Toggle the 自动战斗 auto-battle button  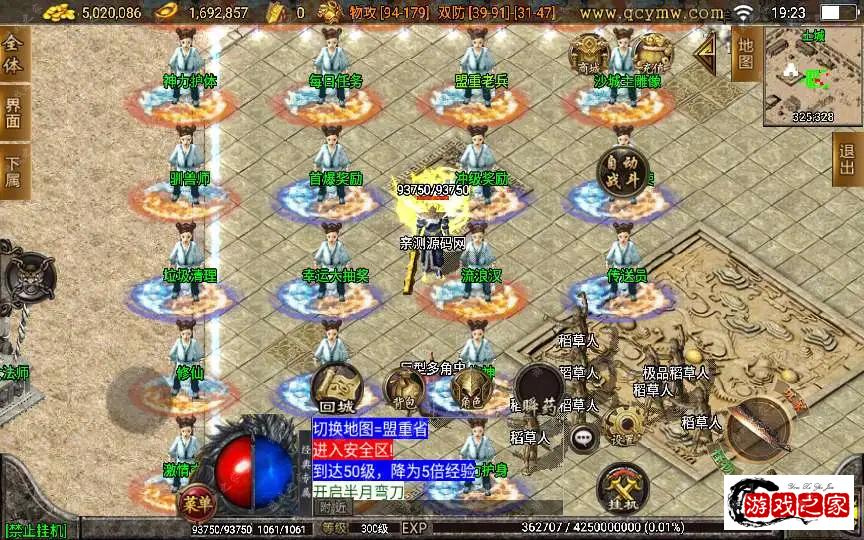622,173
